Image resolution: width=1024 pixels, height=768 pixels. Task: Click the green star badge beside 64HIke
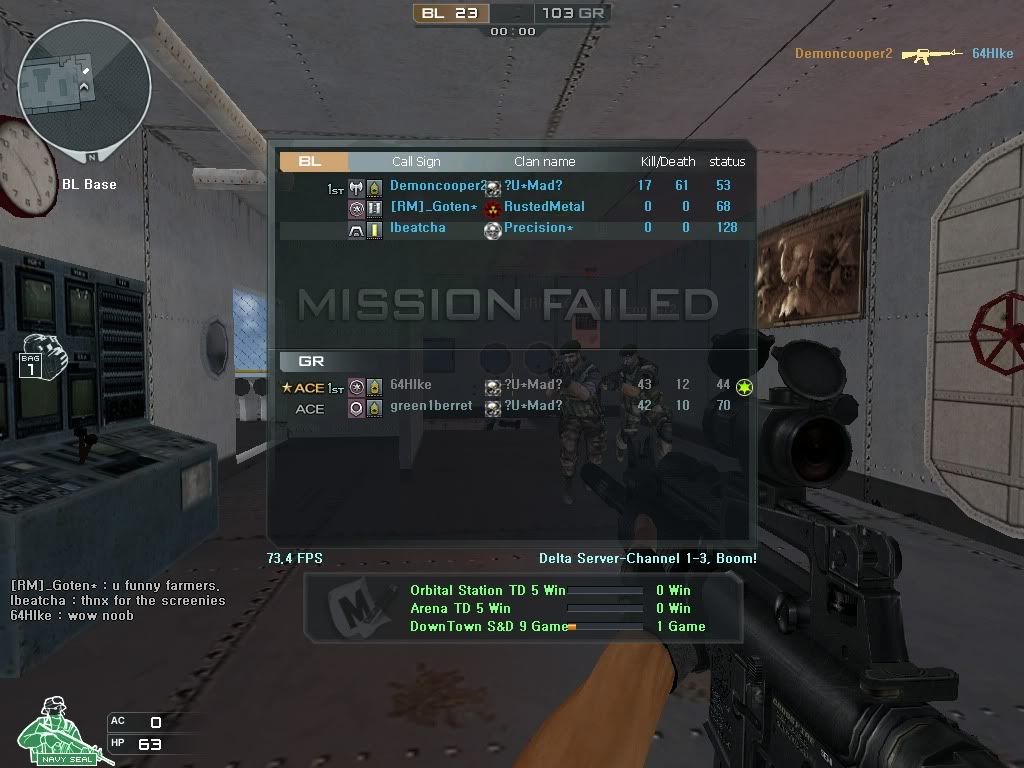click(744, 386)
